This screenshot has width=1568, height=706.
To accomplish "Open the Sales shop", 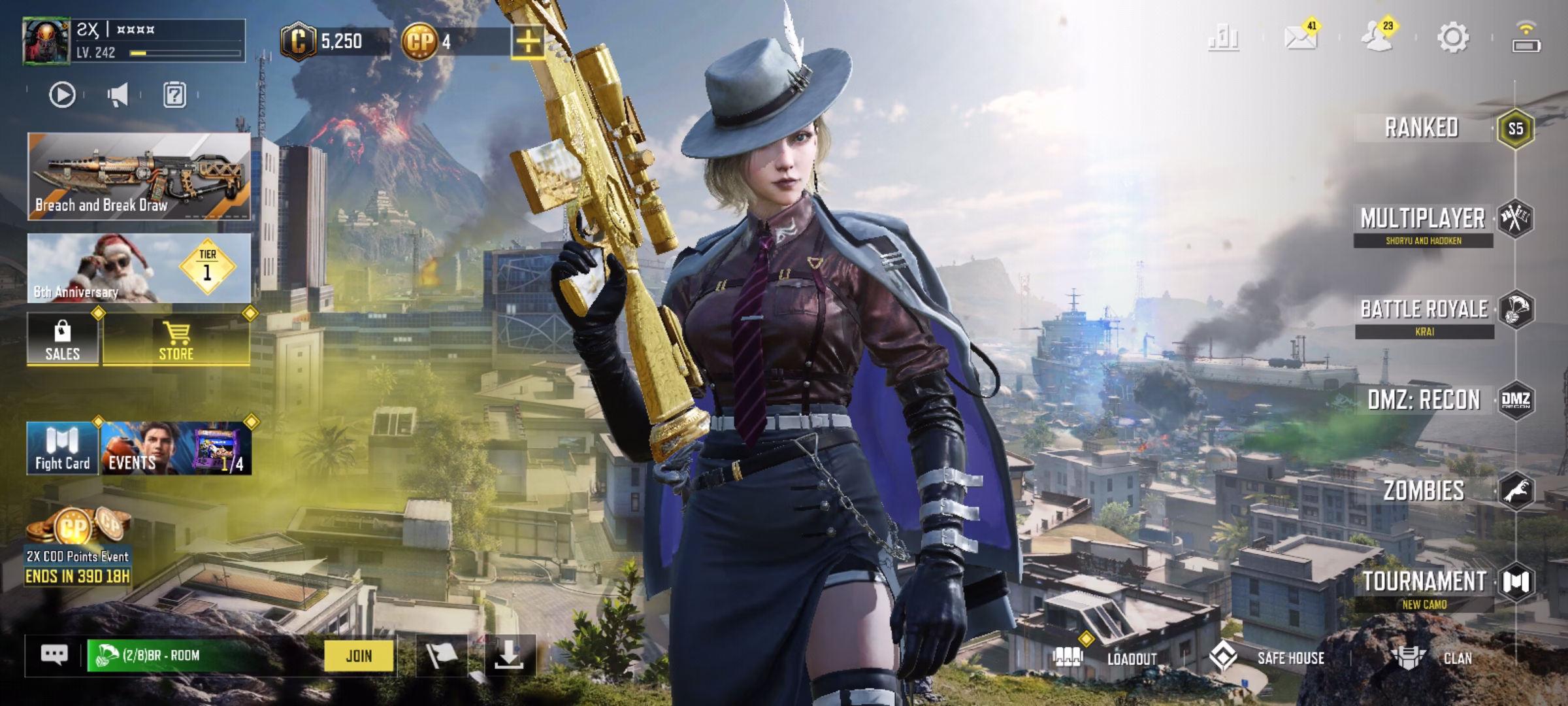I will coord(63,340).
